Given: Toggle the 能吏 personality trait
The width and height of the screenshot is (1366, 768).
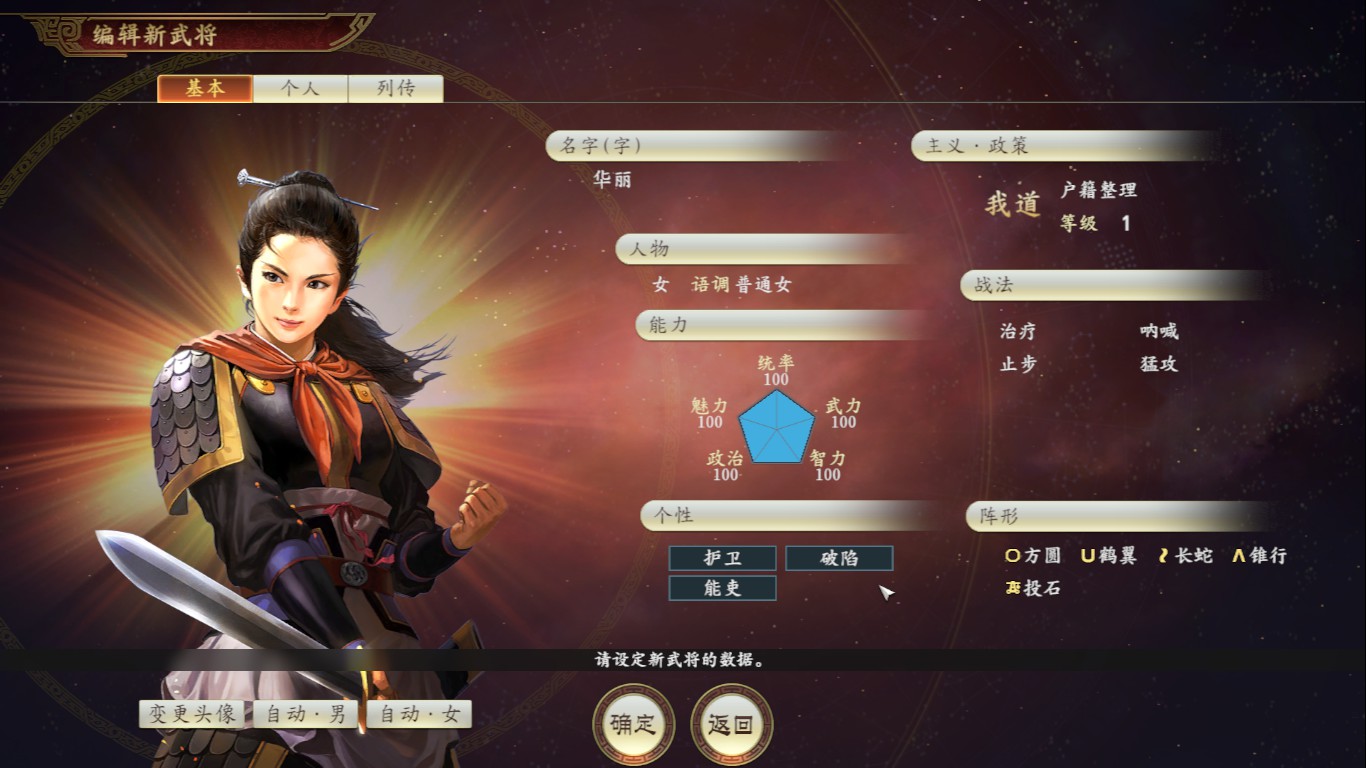Looking at the screenshot, I should [723, 589].
